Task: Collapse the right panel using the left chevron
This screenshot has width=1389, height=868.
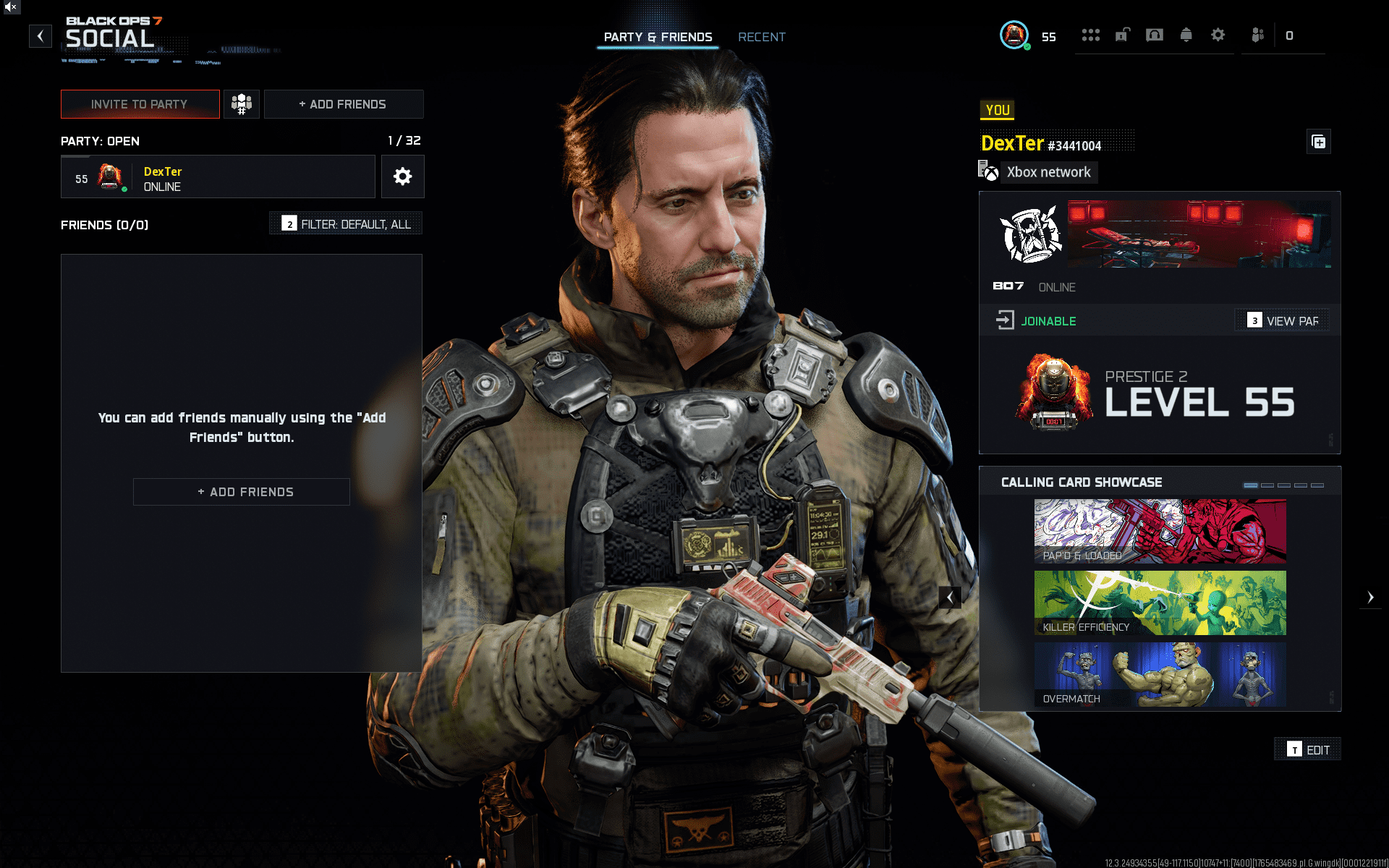Action: (x=950, y=597)
